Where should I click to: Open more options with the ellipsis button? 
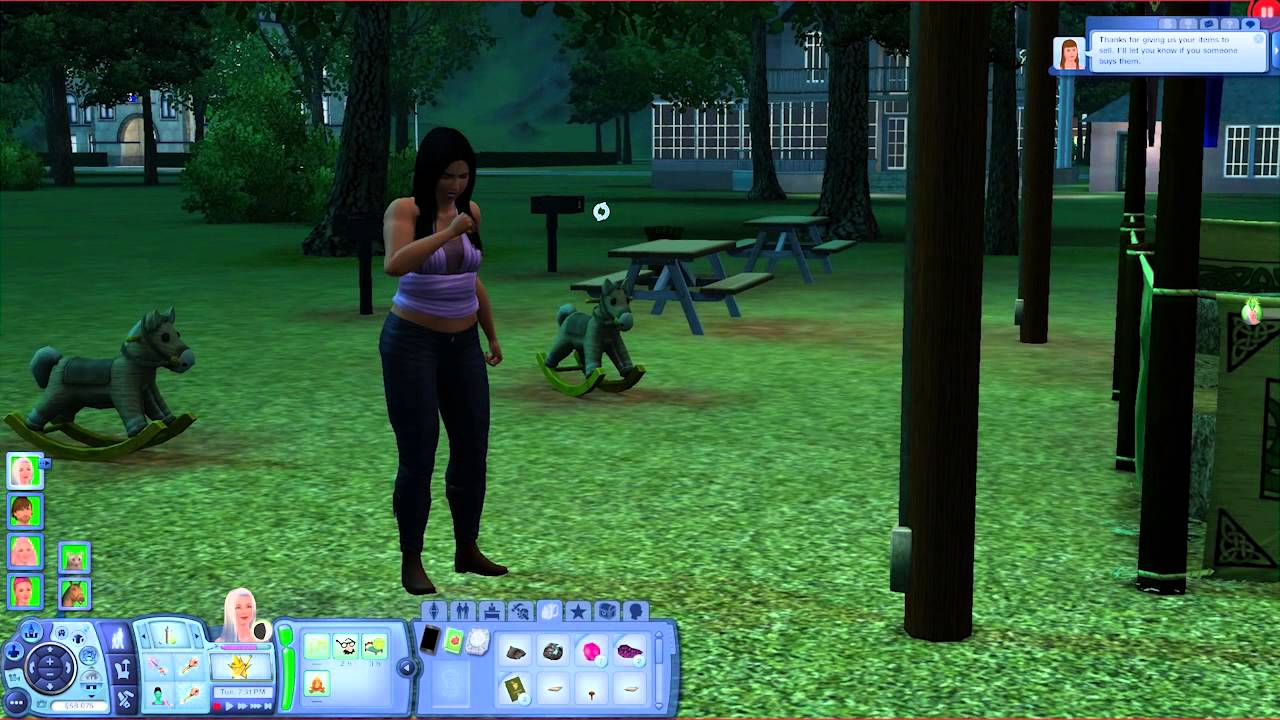(x=16, y=702)
